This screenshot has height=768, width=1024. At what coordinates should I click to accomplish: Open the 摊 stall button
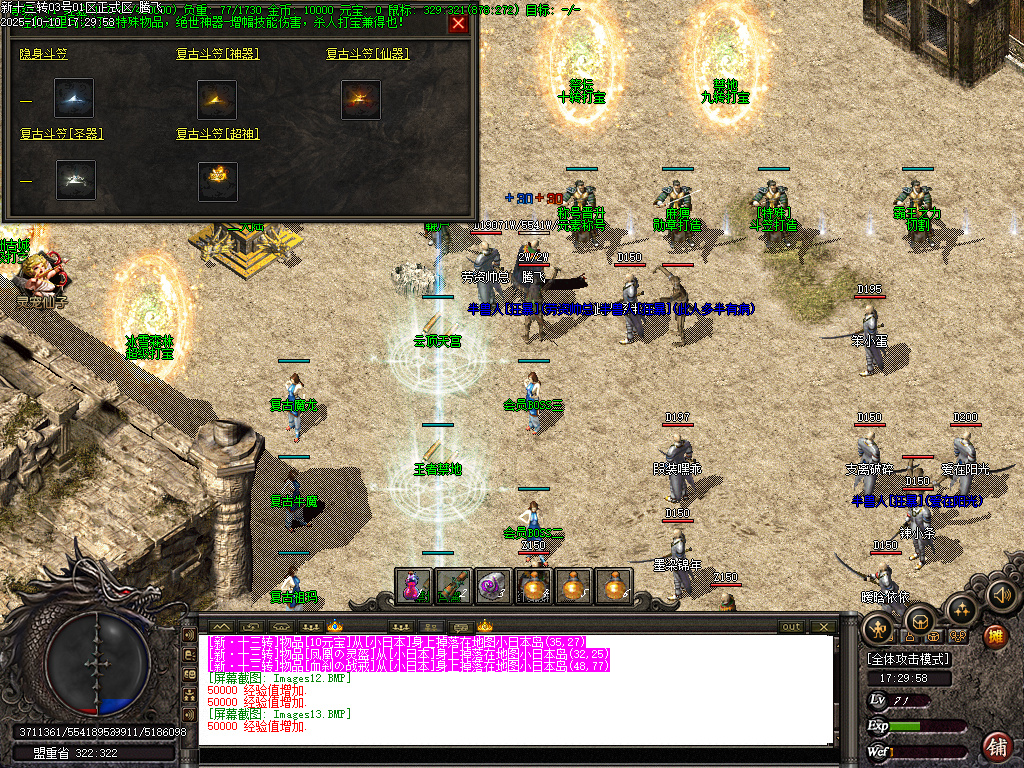point(996,636)
